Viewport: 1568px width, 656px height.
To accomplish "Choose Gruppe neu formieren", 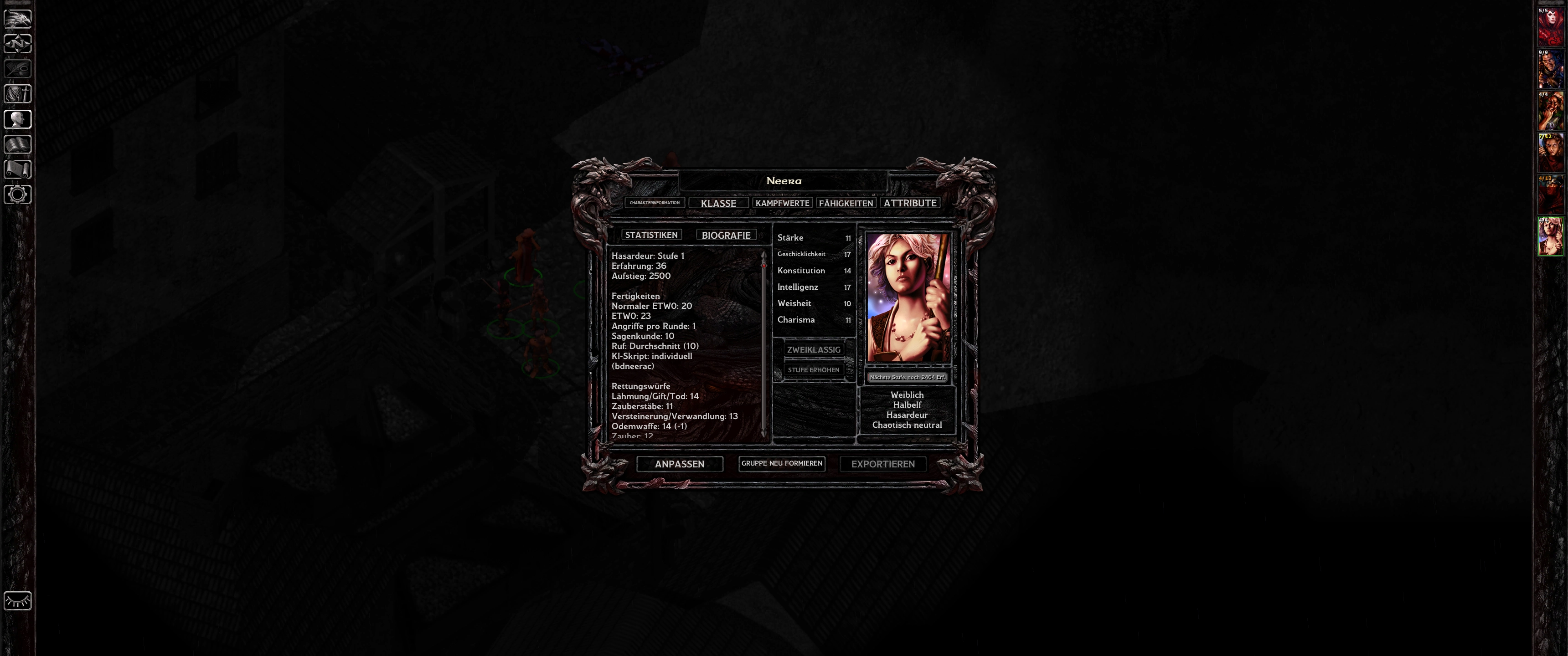I will click(x=782, y=463).
